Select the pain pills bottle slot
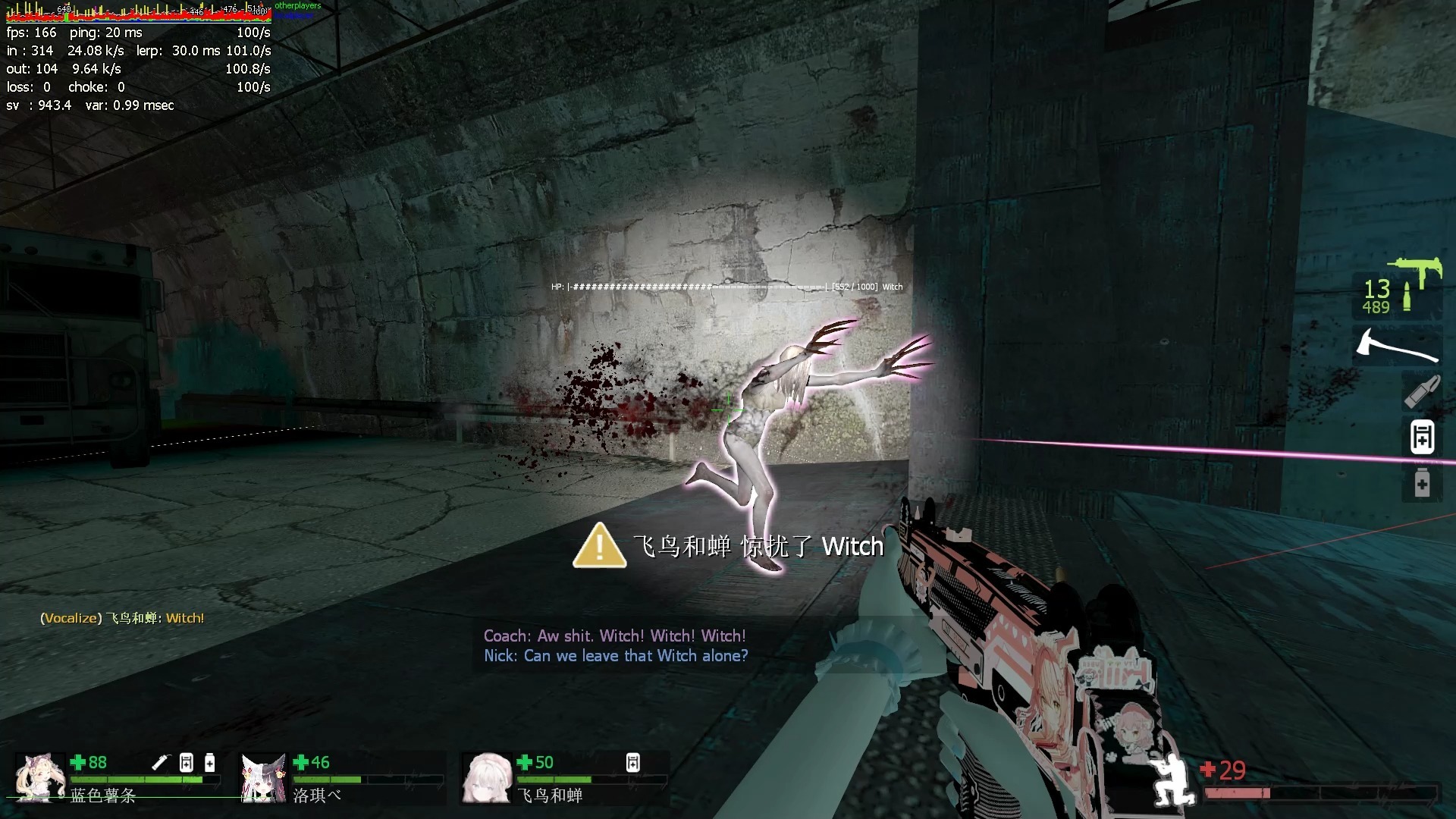 [x=1422, y=483]
